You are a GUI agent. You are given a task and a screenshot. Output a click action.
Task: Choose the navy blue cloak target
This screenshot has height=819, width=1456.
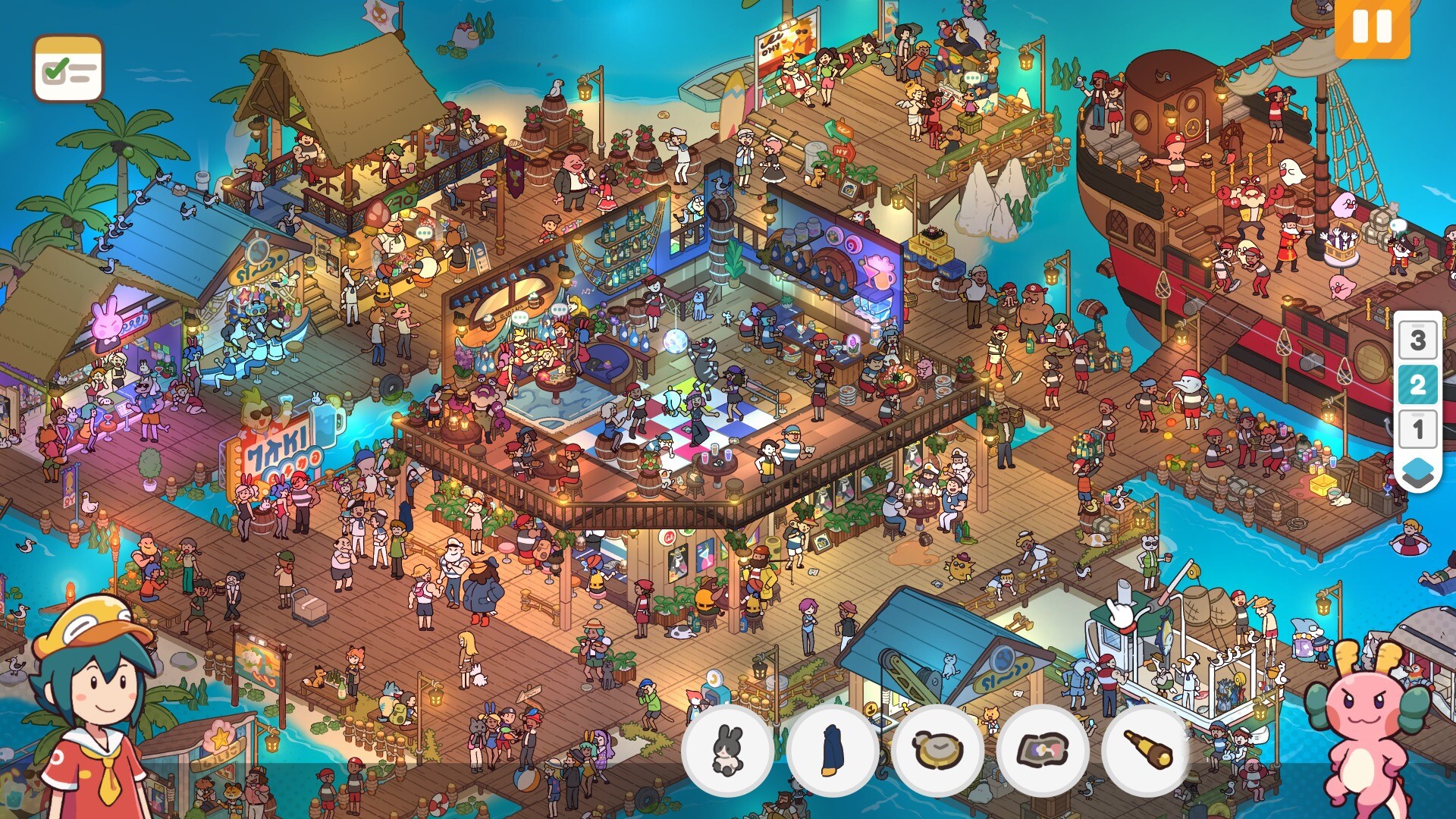click(833, 751)
